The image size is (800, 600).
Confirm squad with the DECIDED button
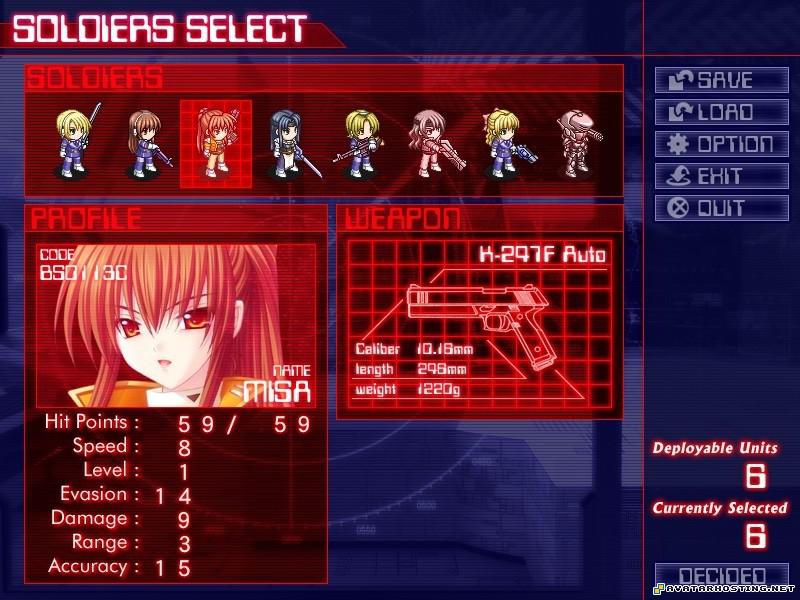(x=721, y=577)
